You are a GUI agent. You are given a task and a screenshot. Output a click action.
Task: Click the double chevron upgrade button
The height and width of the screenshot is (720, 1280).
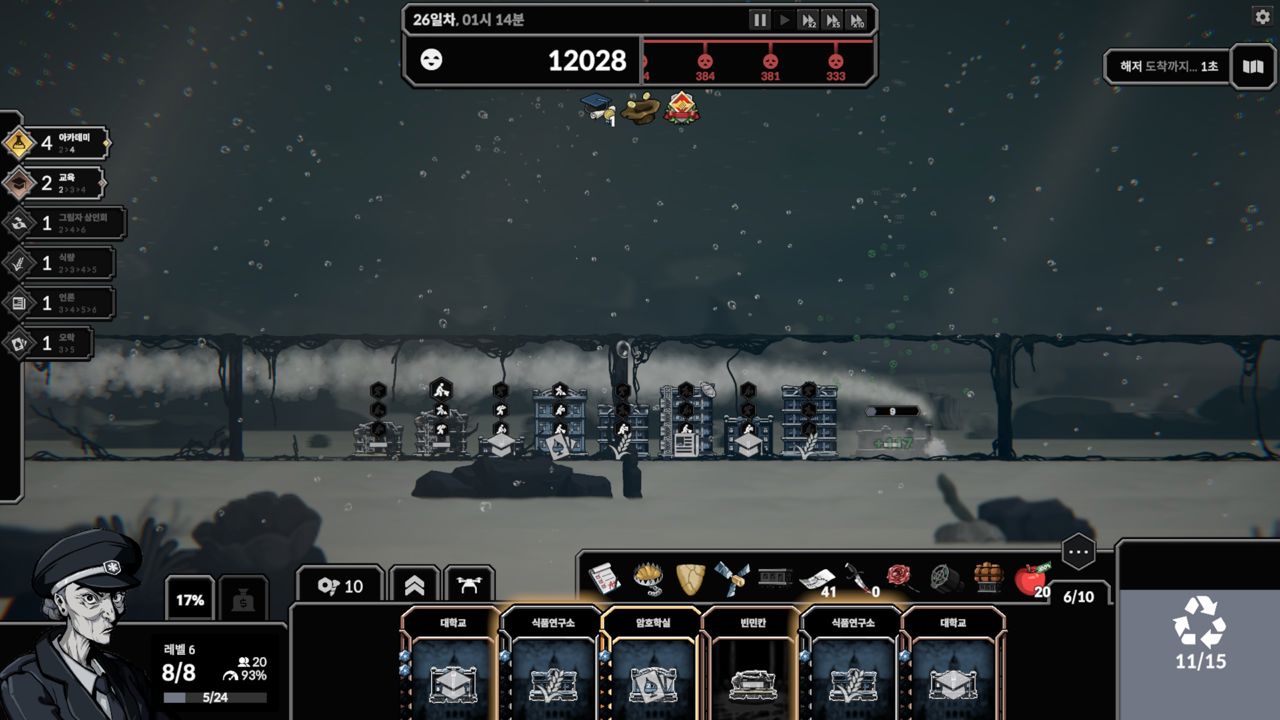coord(414,586)
